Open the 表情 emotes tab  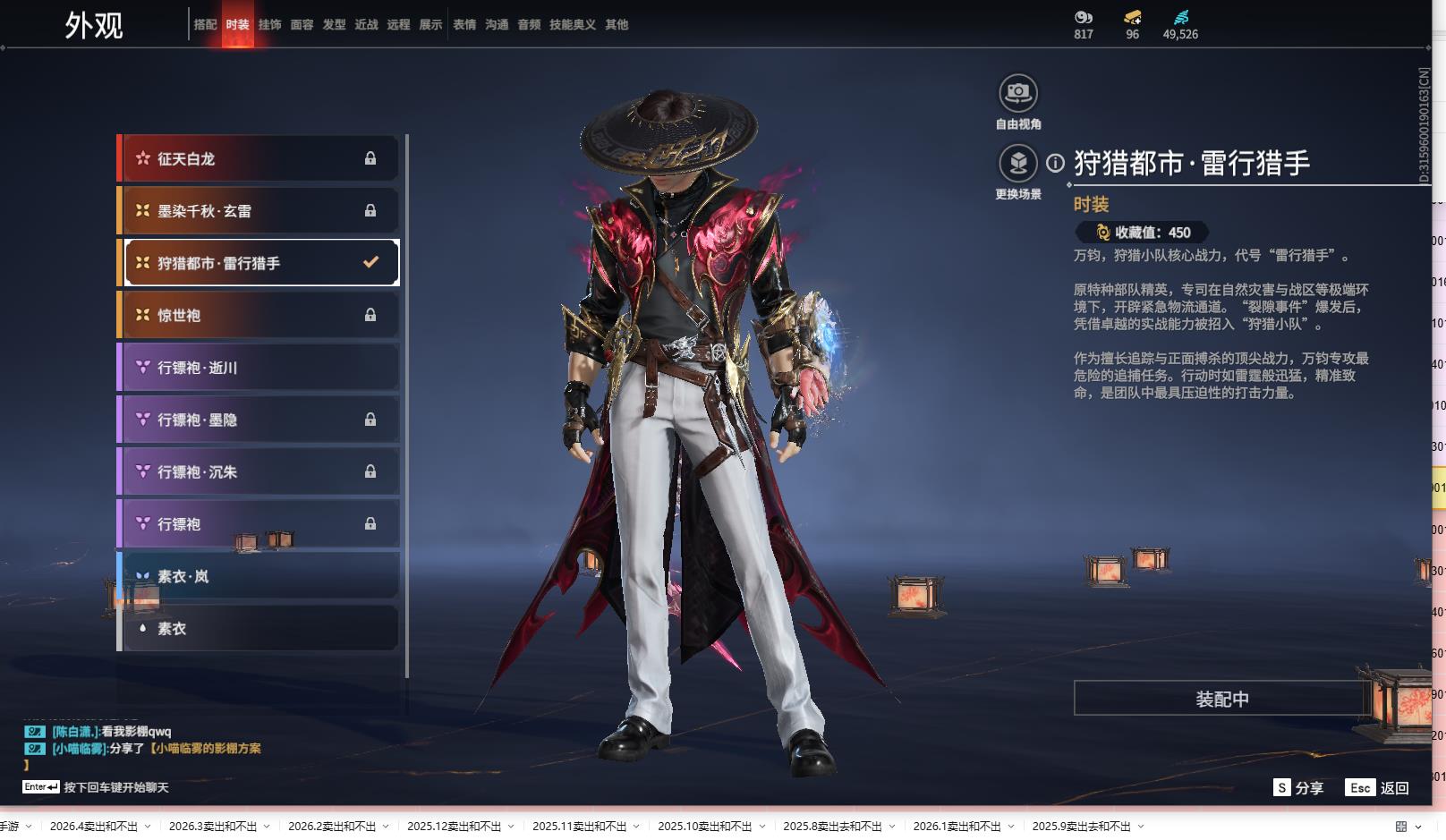[464, 25]
